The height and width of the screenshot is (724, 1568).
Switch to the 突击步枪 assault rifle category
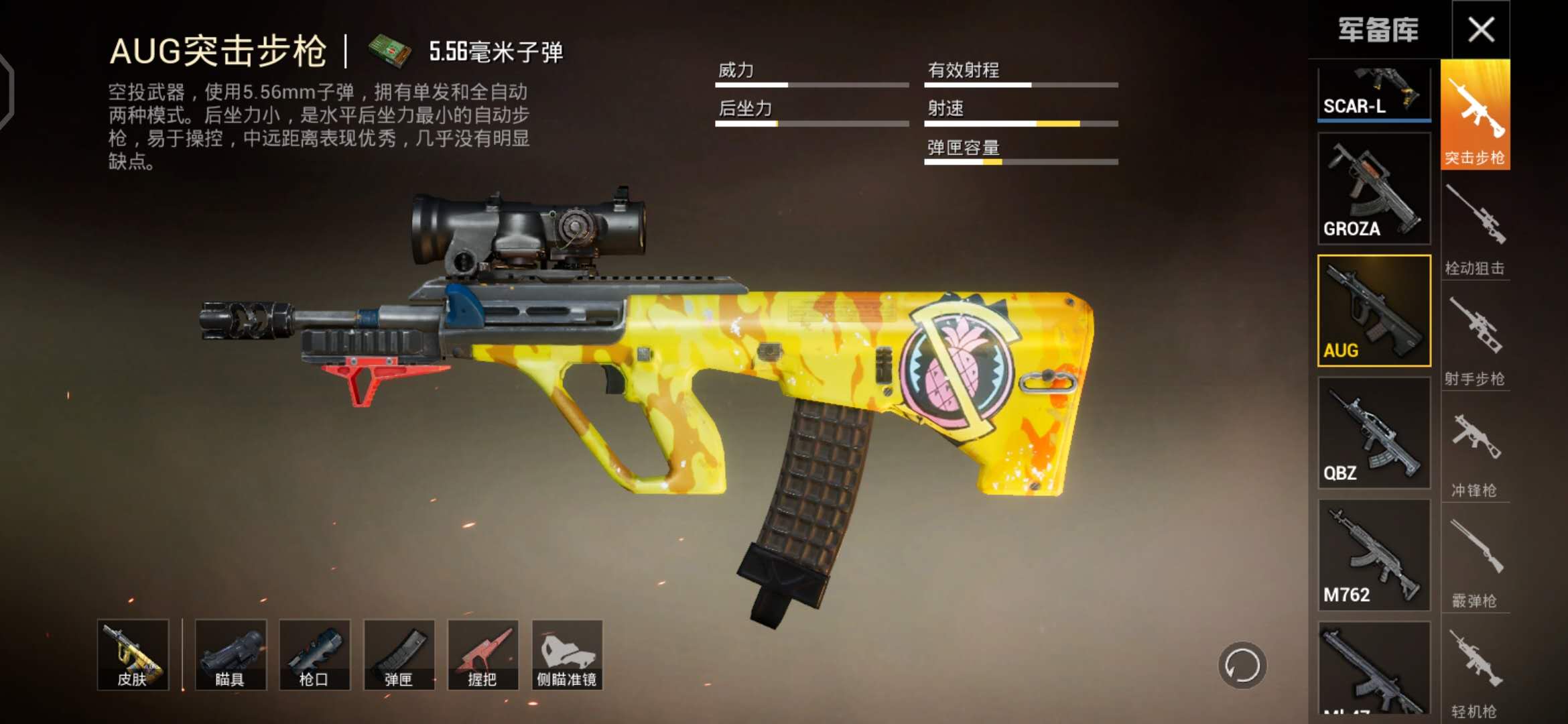pos(1475,115)
